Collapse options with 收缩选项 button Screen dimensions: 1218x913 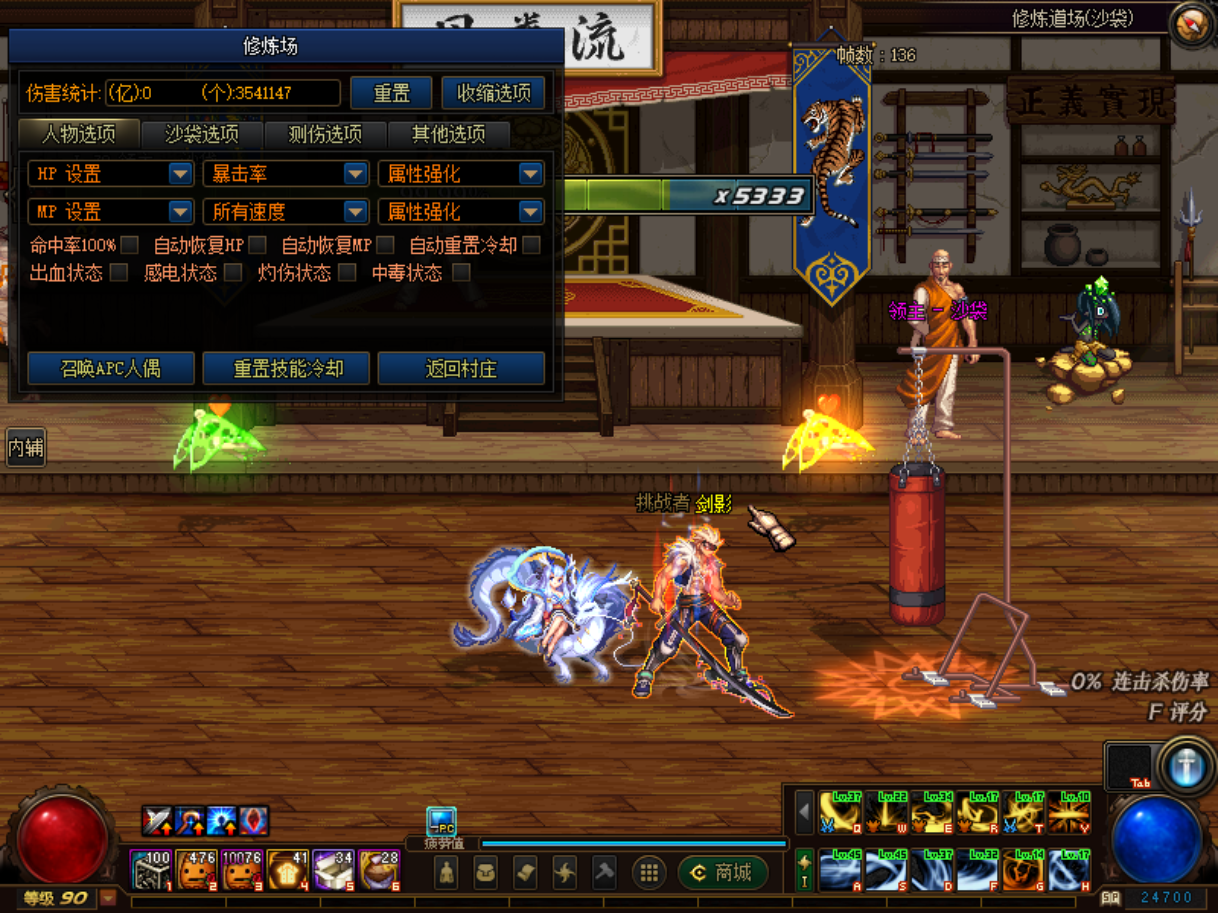(x=494, y=93)
